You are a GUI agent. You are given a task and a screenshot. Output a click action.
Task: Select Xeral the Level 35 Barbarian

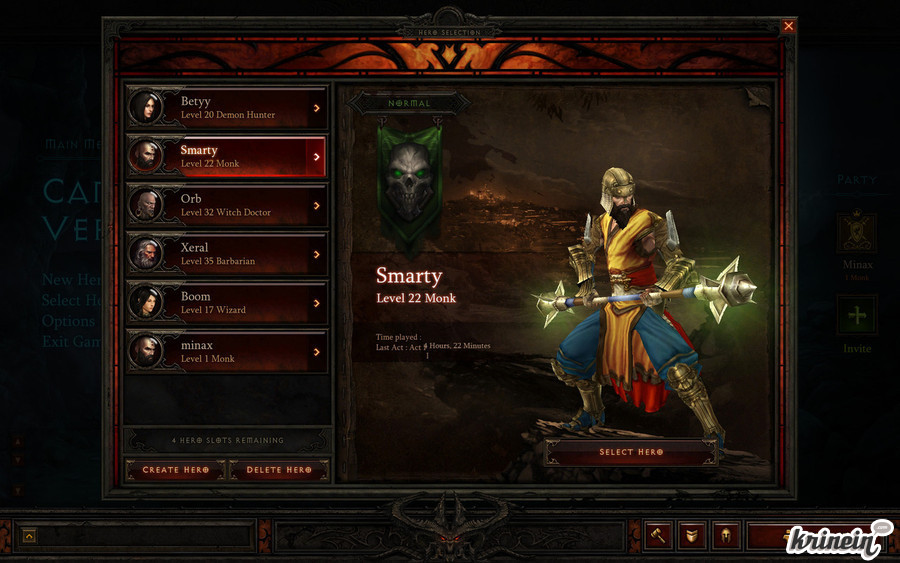click(227, 254)
